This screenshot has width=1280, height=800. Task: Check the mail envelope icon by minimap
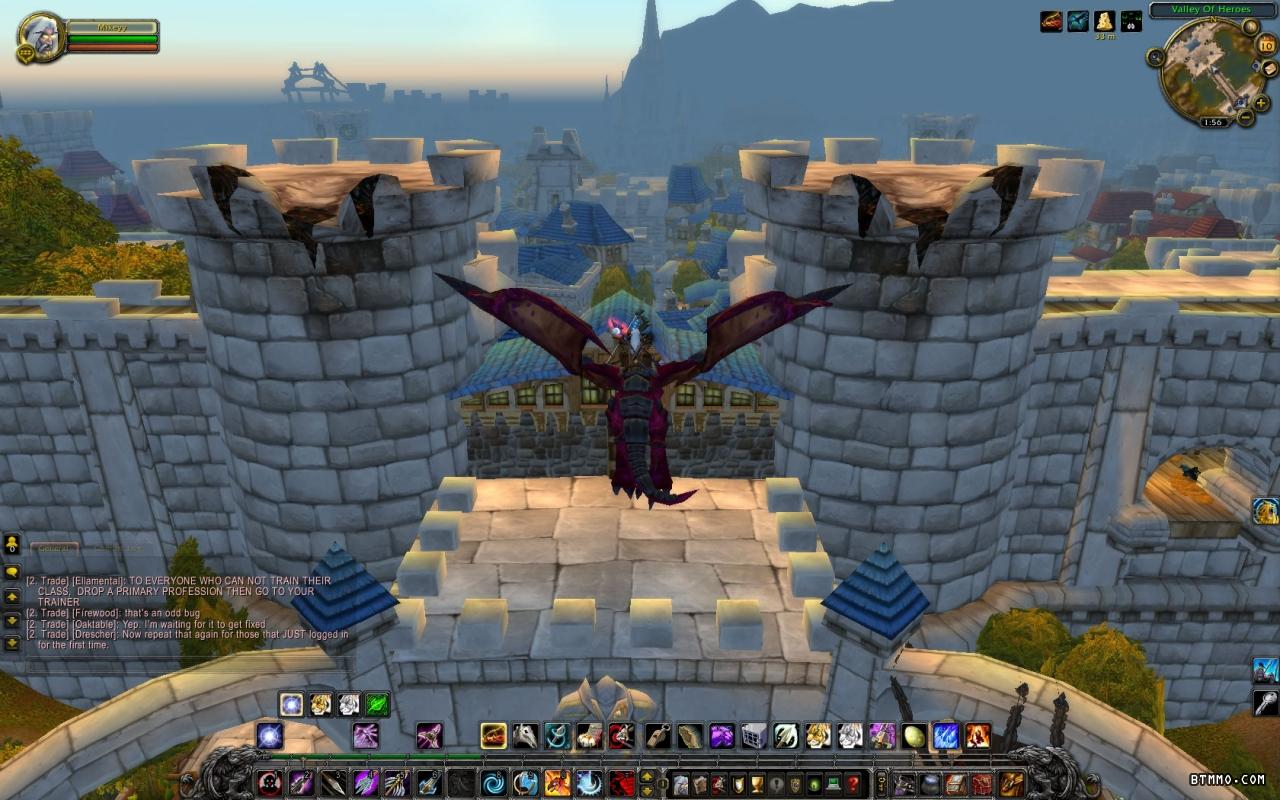(x=1270, y=68)
